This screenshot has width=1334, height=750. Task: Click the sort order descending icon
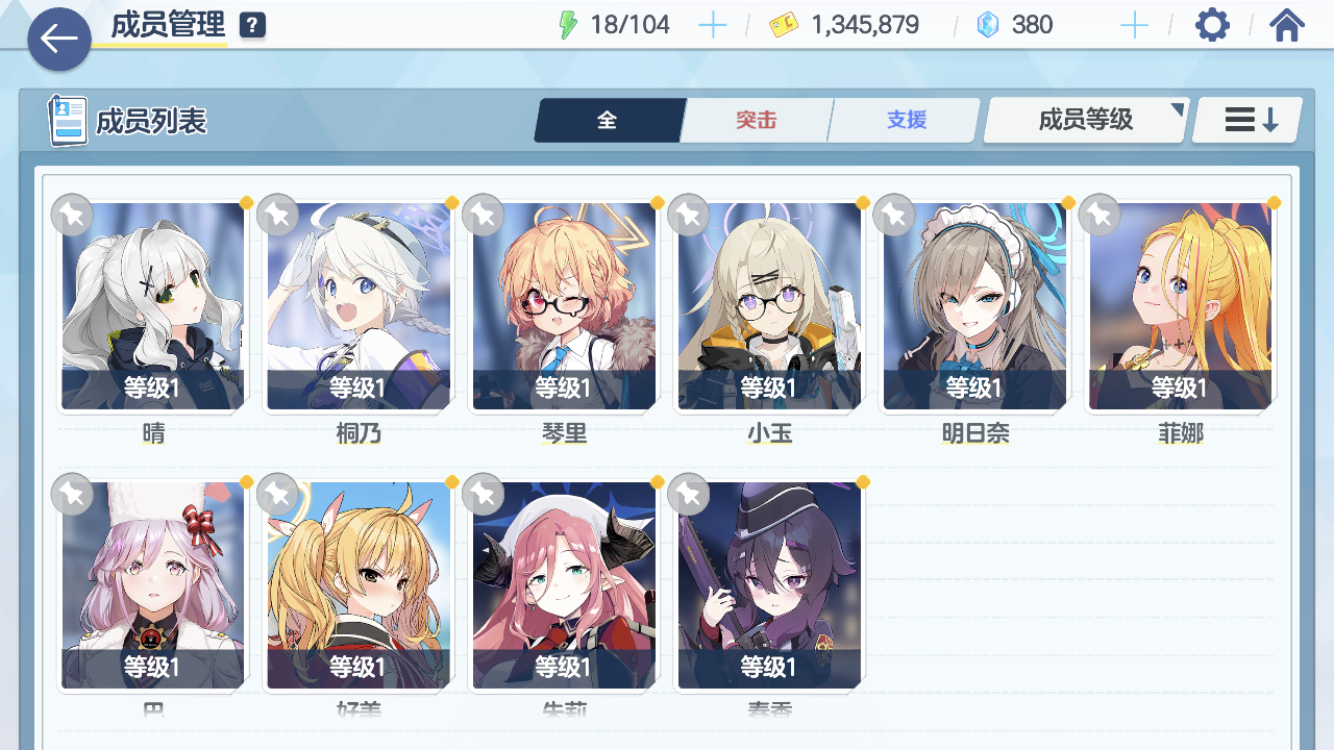(1246, 119)
